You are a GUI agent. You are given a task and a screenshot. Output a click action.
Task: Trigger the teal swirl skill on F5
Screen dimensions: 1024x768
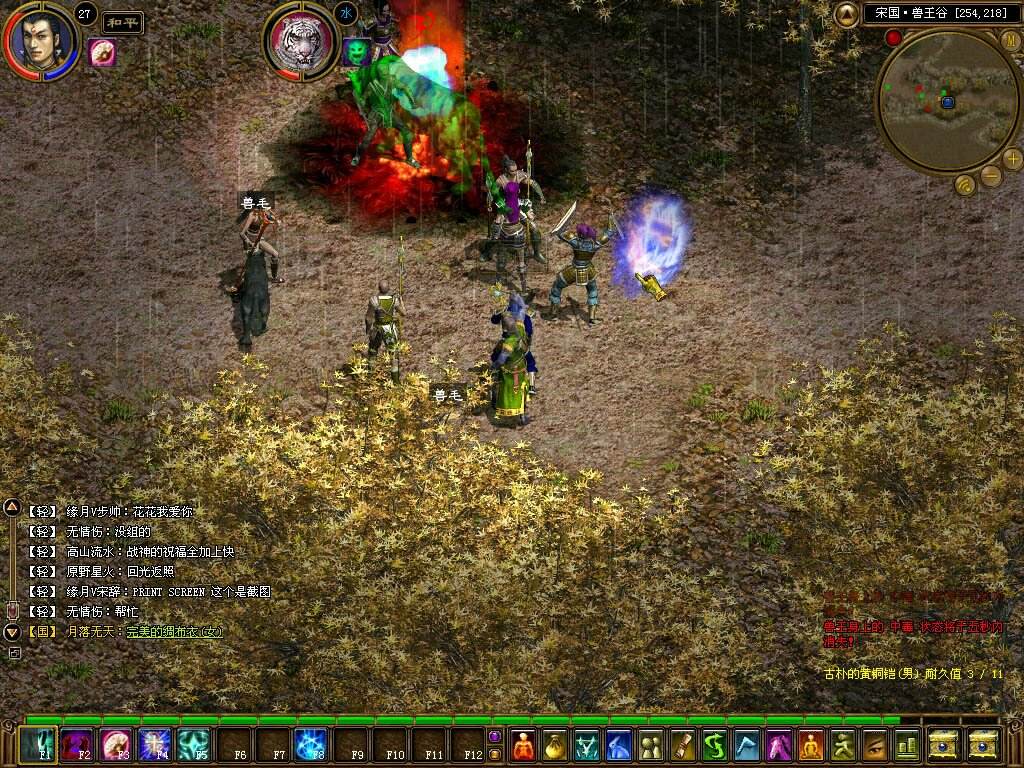[x=194, y=745]
